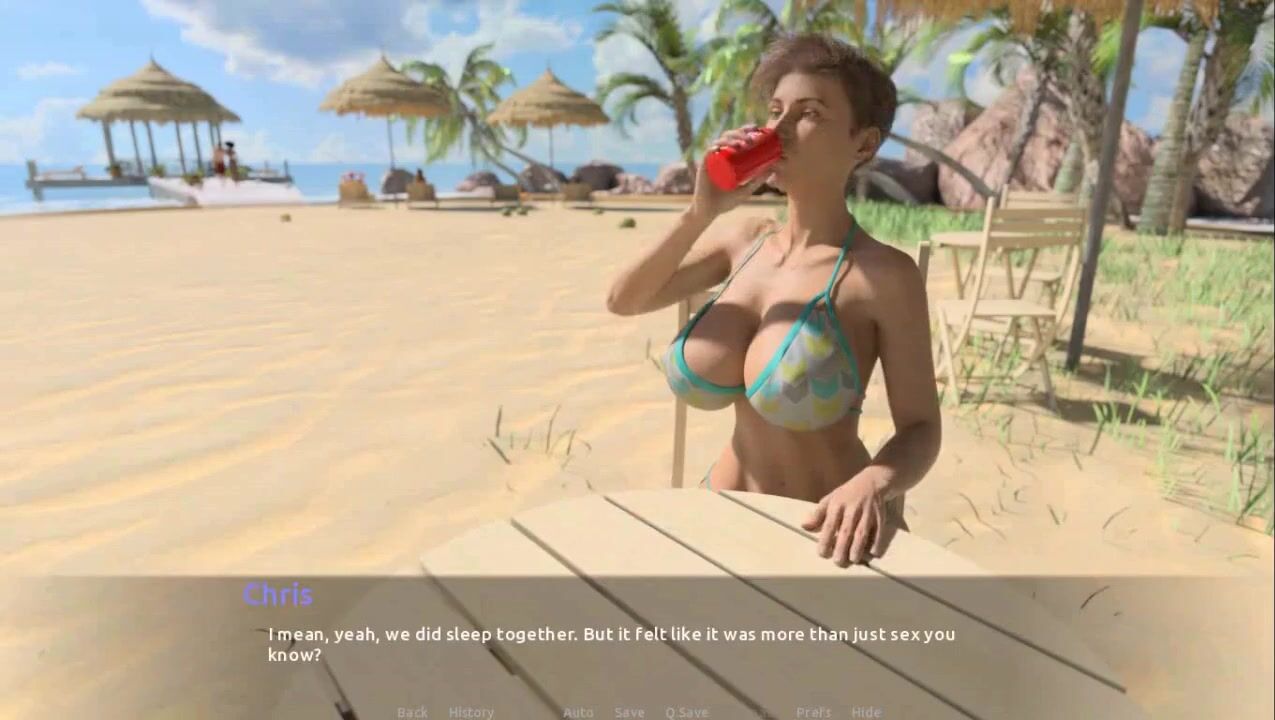Hide the dialogue text box

866,712
